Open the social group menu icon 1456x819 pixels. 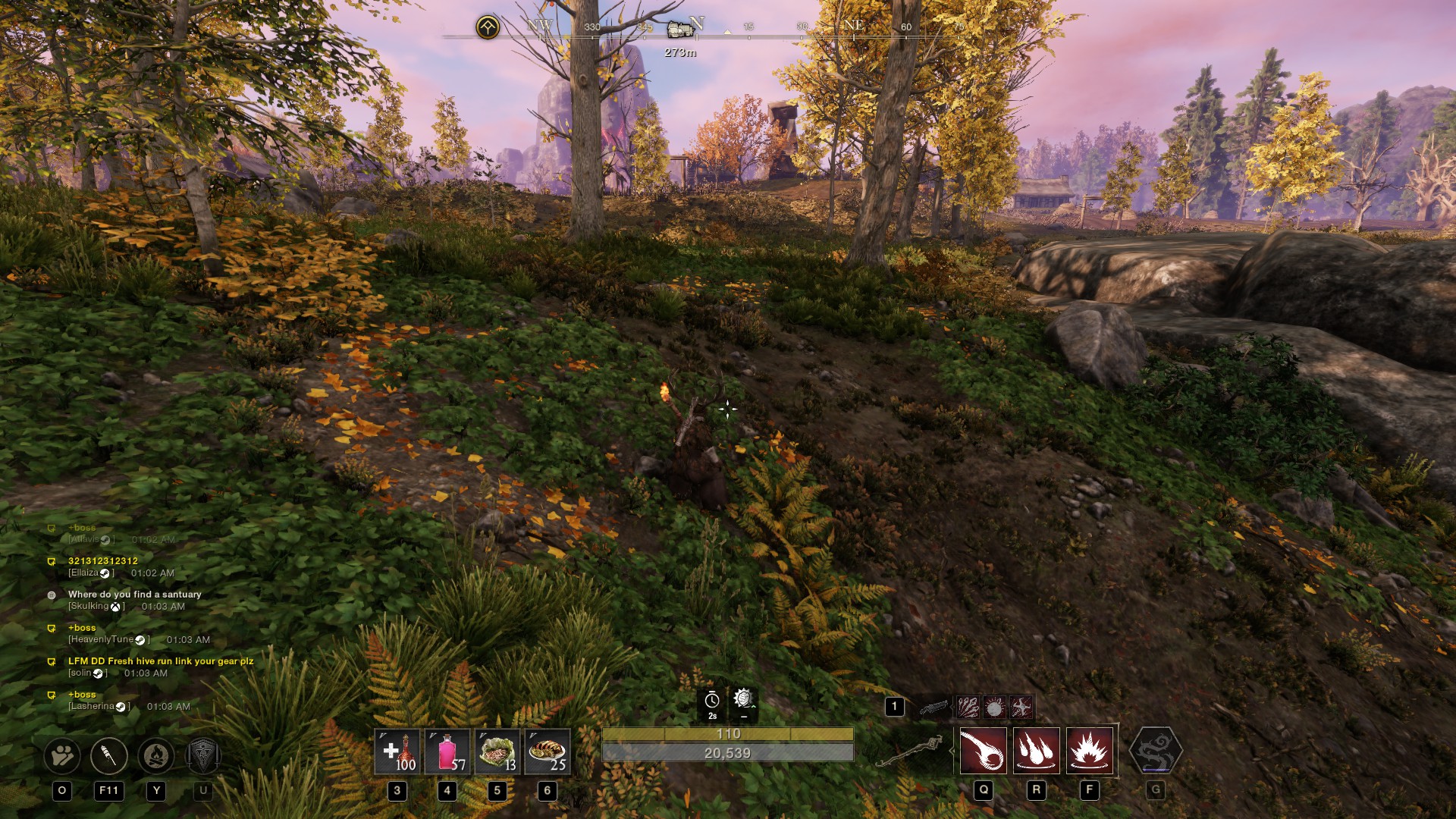[x=62, y=755]
